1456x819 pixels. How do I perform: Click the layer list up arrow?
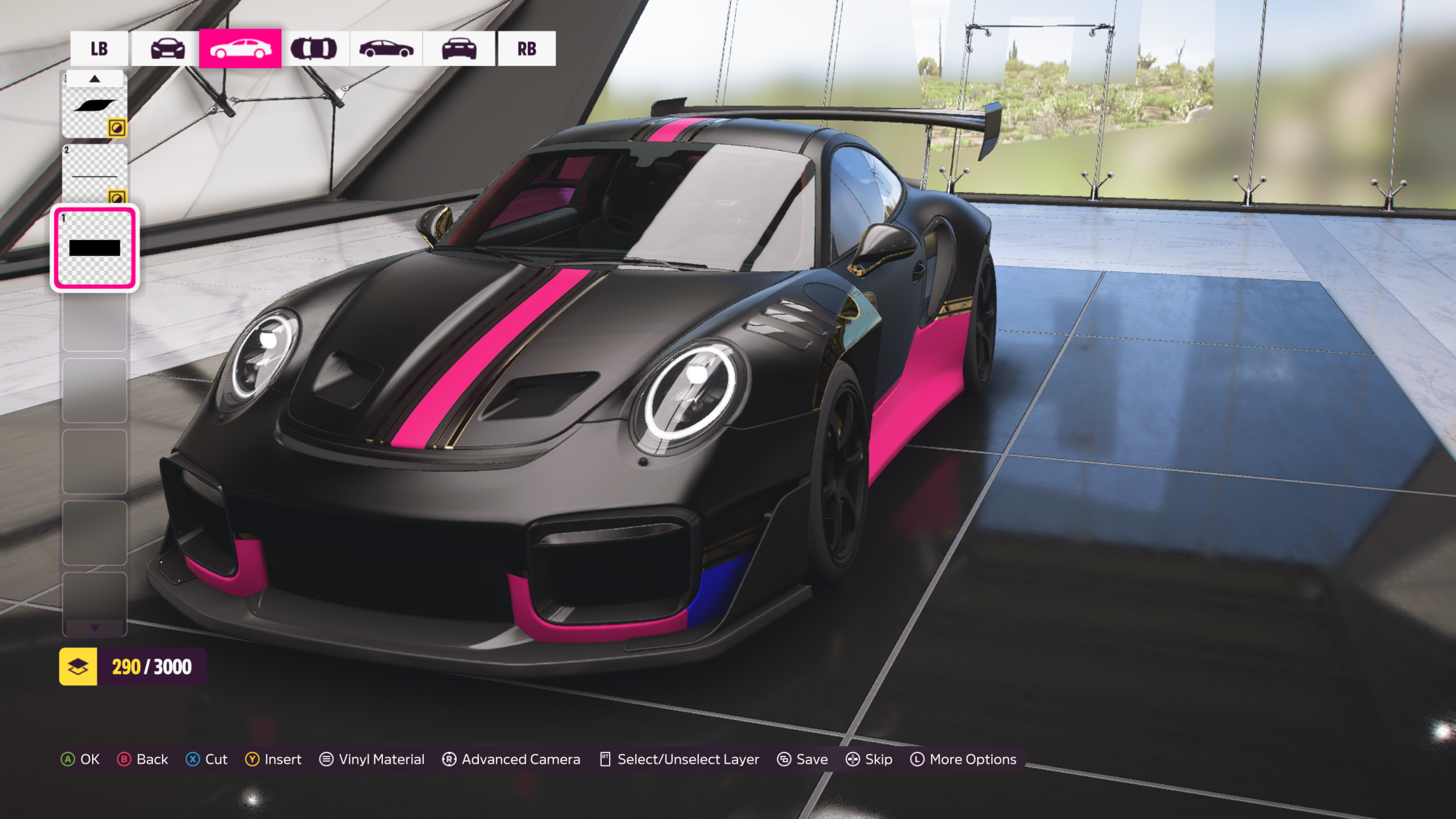(94, 78)
